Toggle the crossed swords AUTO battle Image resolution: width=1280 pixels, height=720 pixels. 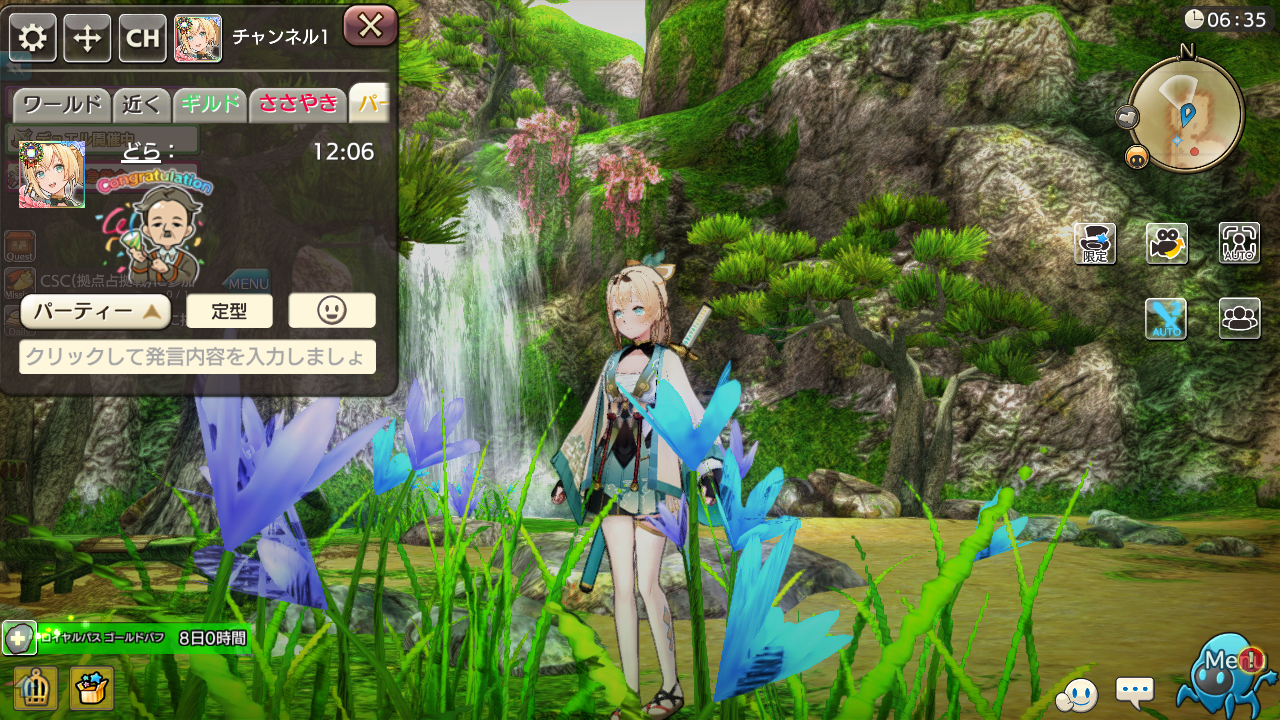(x=1166, y=319)
